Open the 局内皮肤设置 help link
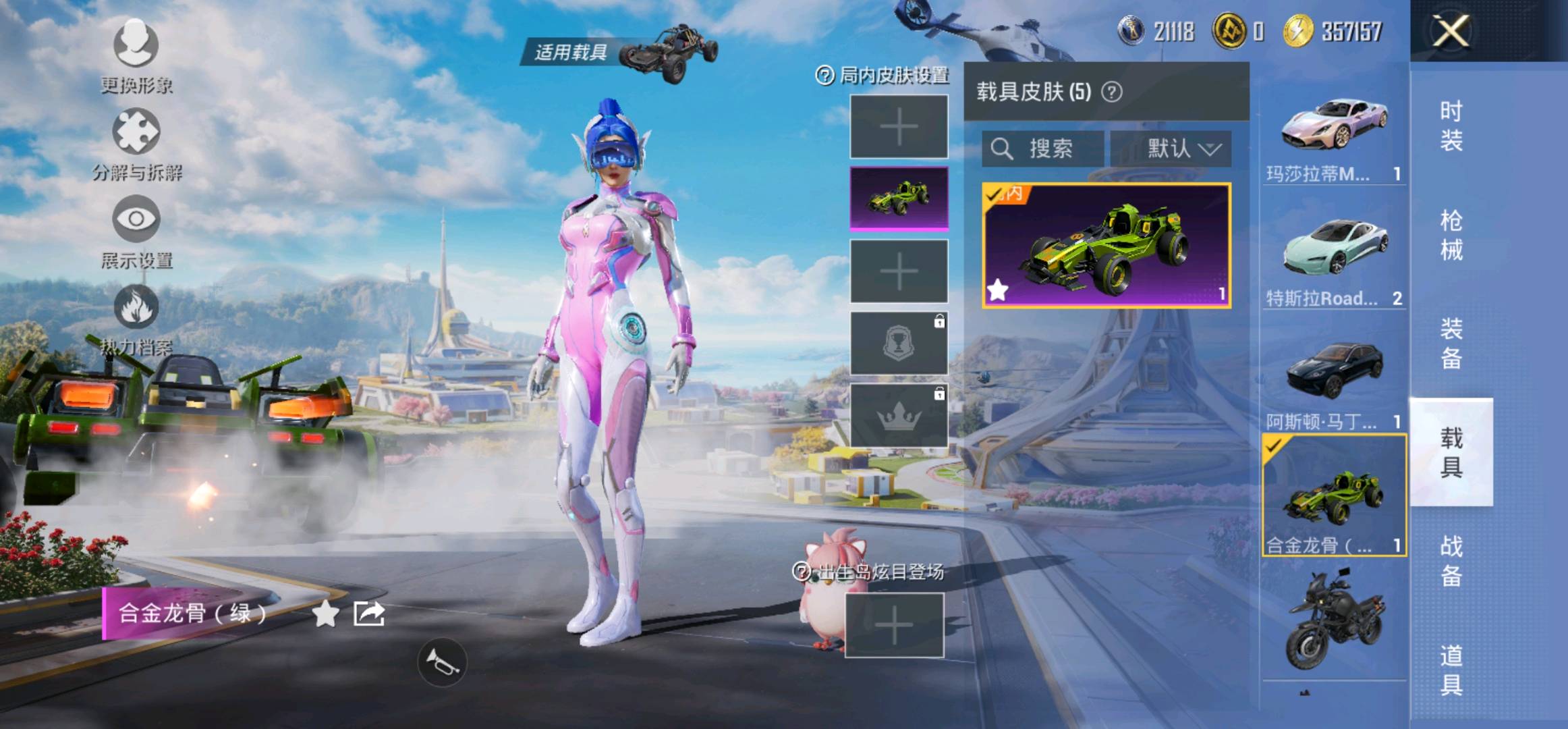Screen dimensions: 1568x729 pyautogui.click(x=883, y=75)
